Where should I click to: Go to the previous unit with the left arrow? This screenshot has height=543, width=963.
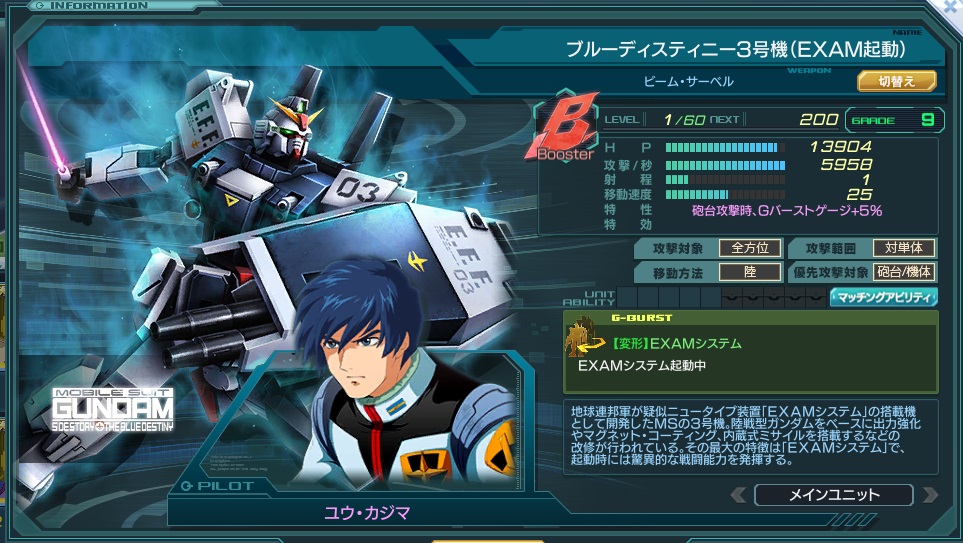(x=738, y=495)
